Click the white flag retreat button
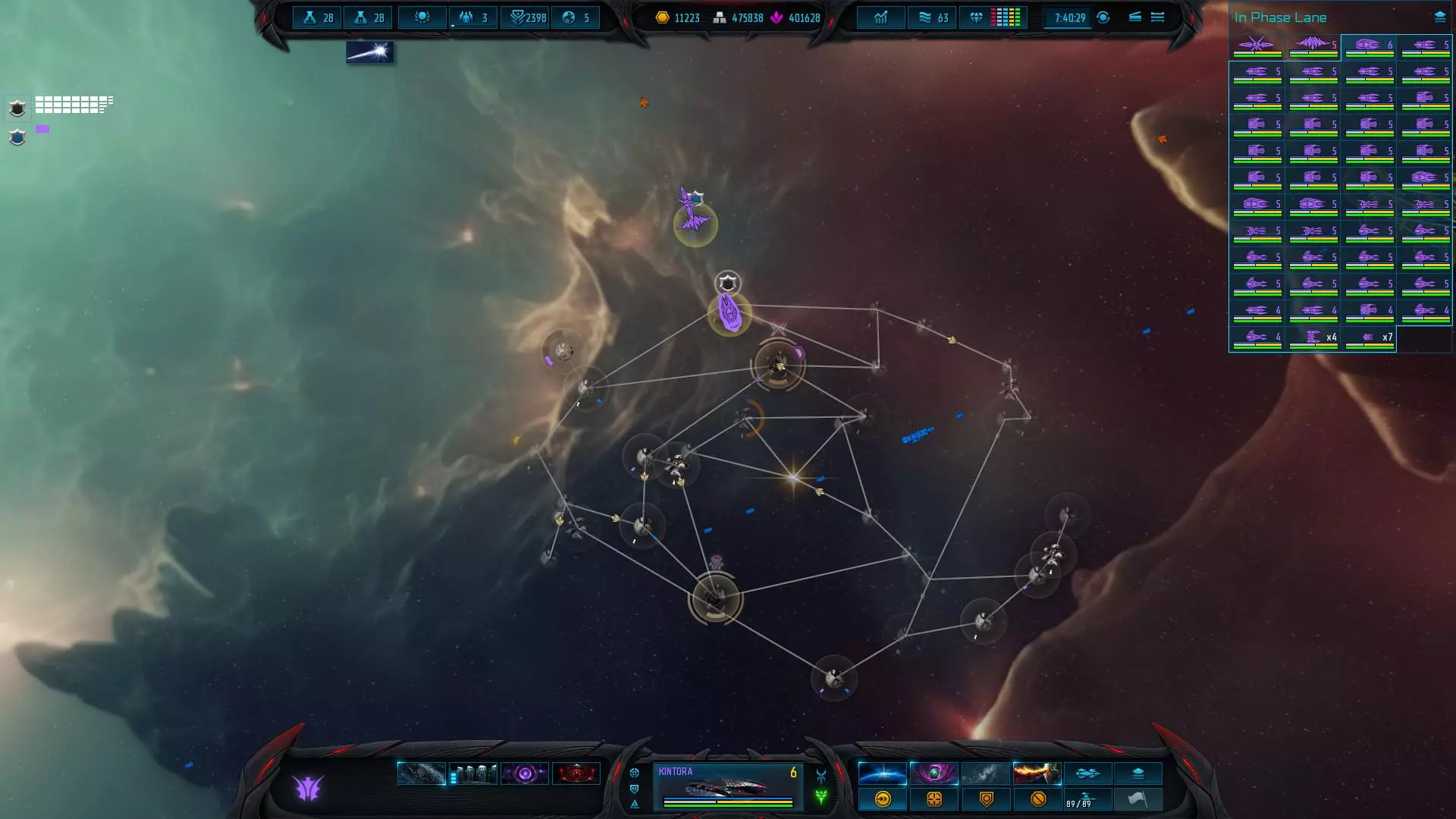Screen dimensions: 1456x819 point(1137,799)
